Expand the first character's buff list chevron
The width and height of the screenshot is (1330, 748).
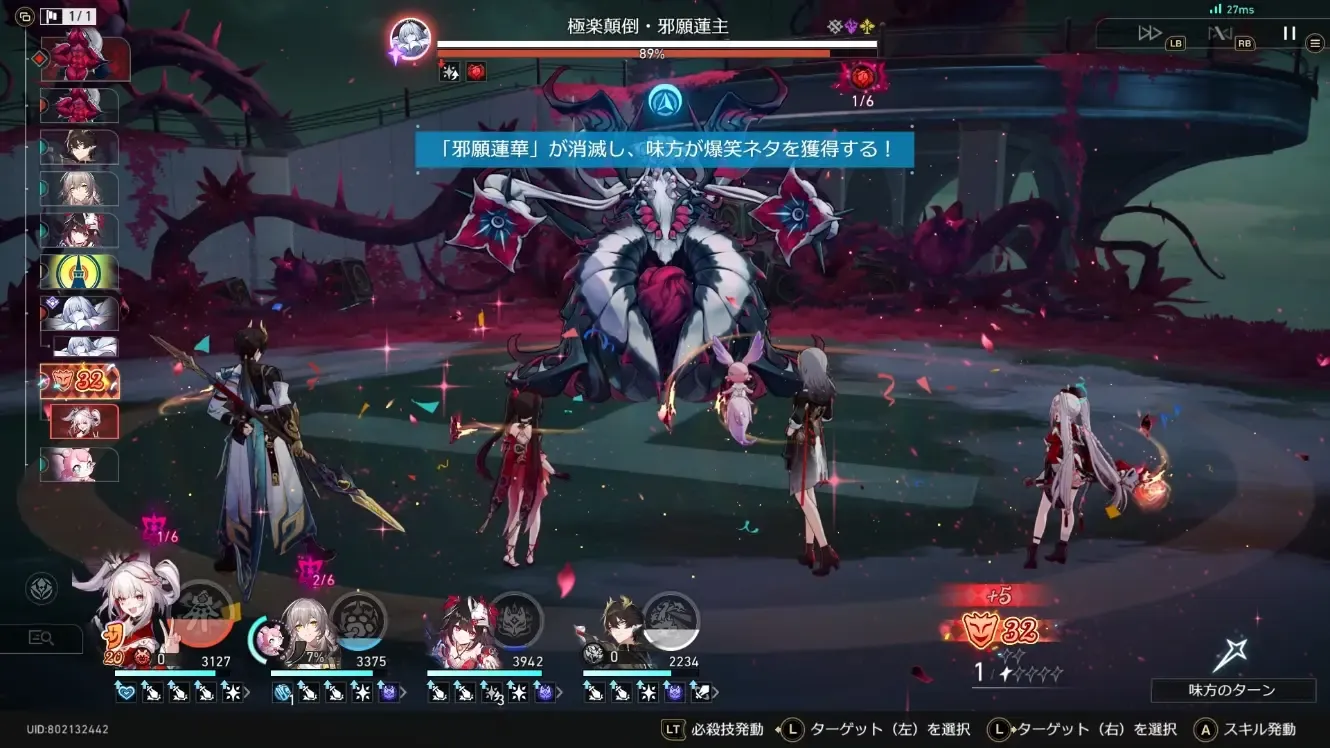pyautogui.click(x=248, y=690)
